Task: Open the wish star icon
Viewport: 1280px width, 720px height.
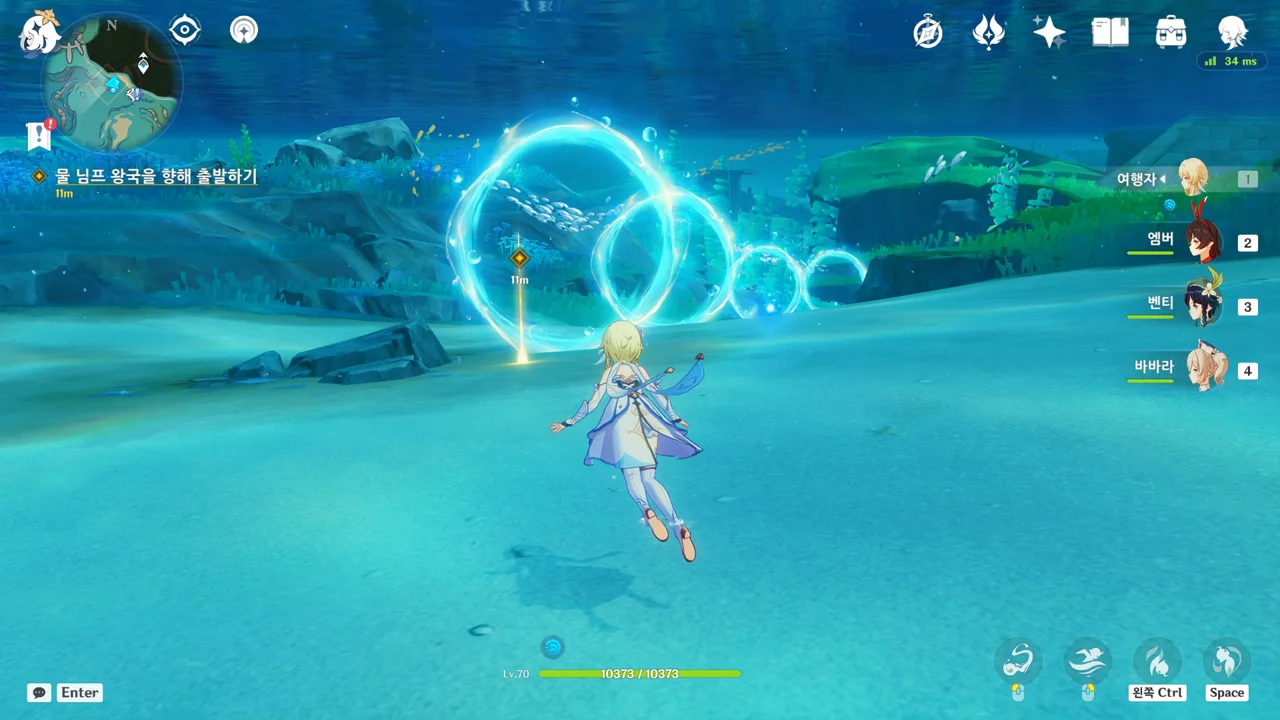Action: coord(1049,33)
